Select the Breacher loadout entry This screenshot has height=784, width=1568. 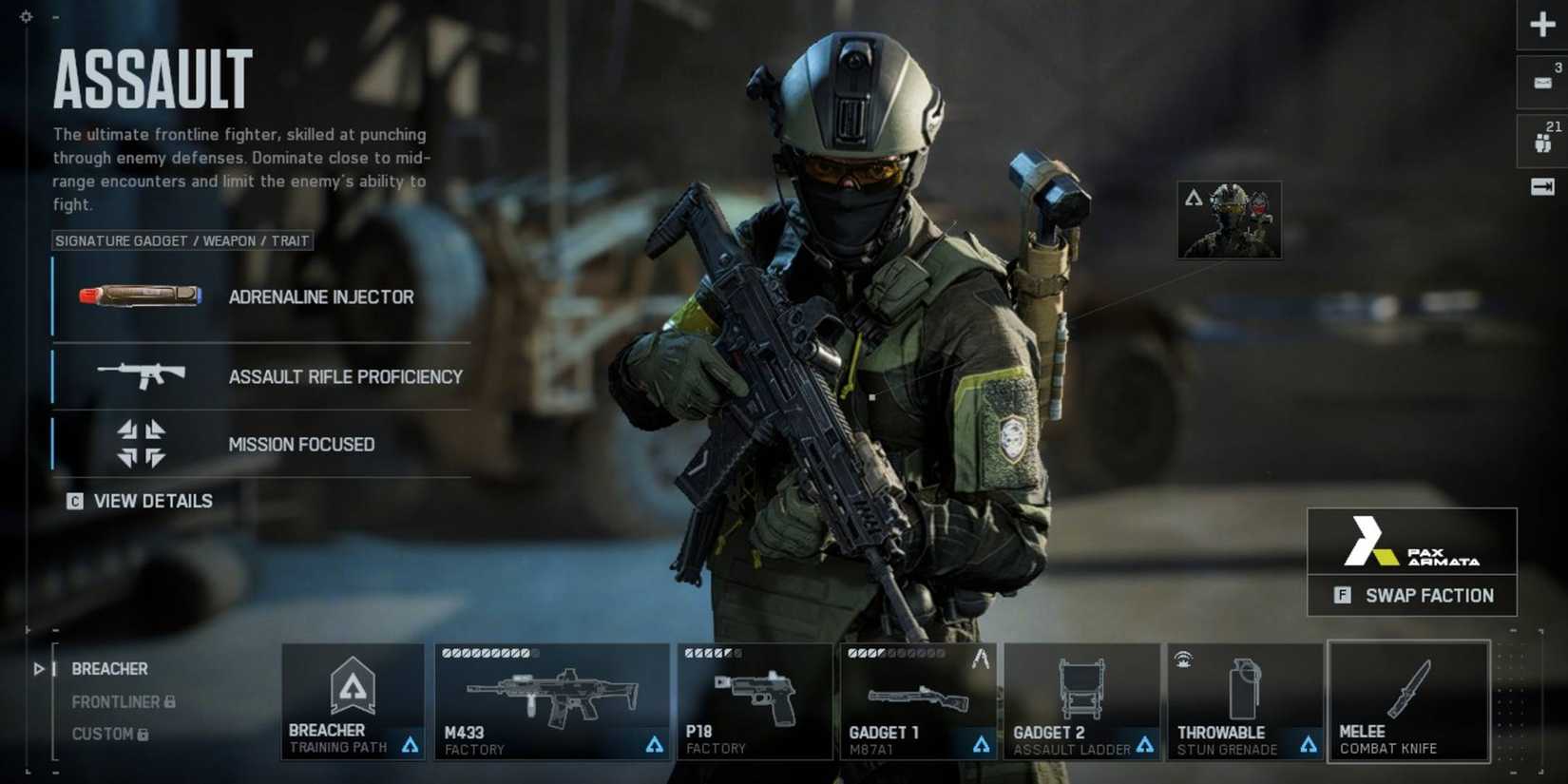(108, 669)
